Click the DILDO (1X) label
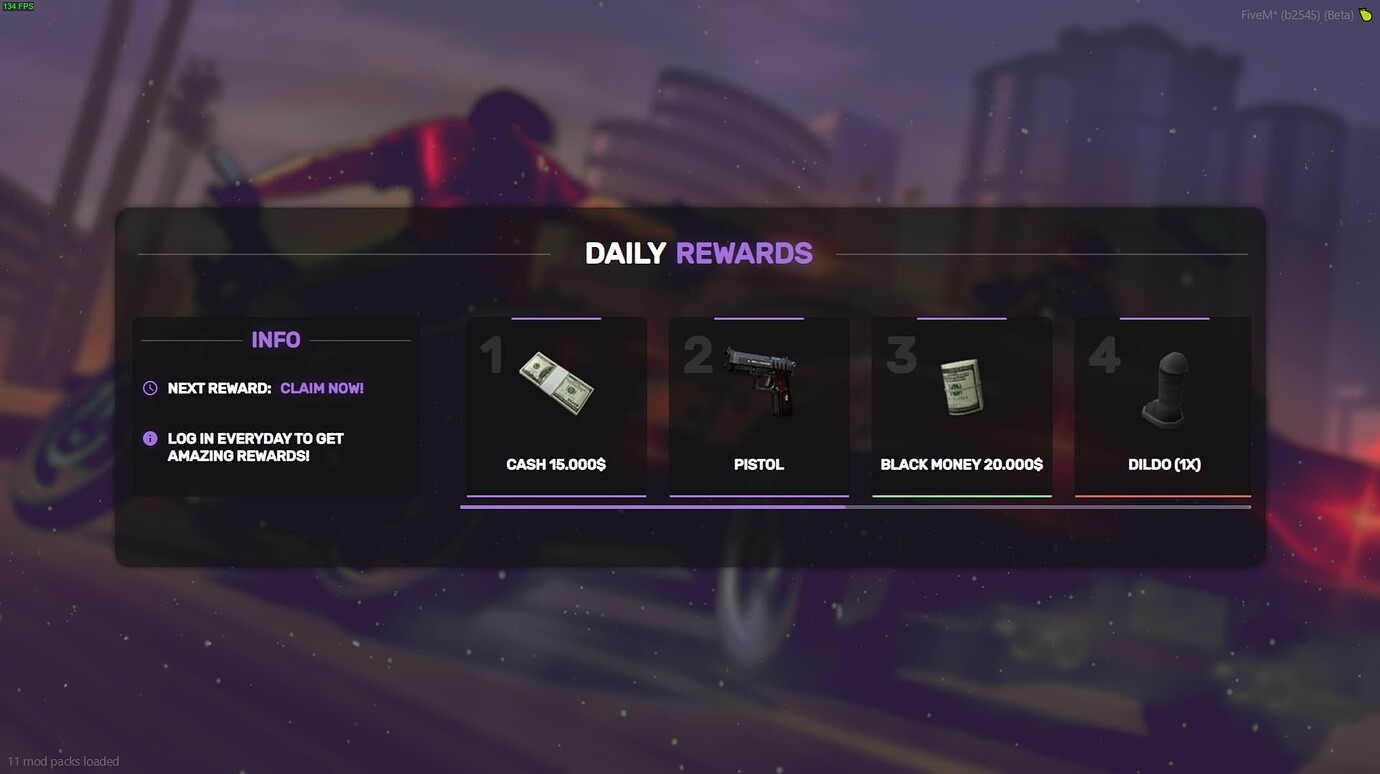Viewport: 1380px width, 774px height. [1164, 464]
